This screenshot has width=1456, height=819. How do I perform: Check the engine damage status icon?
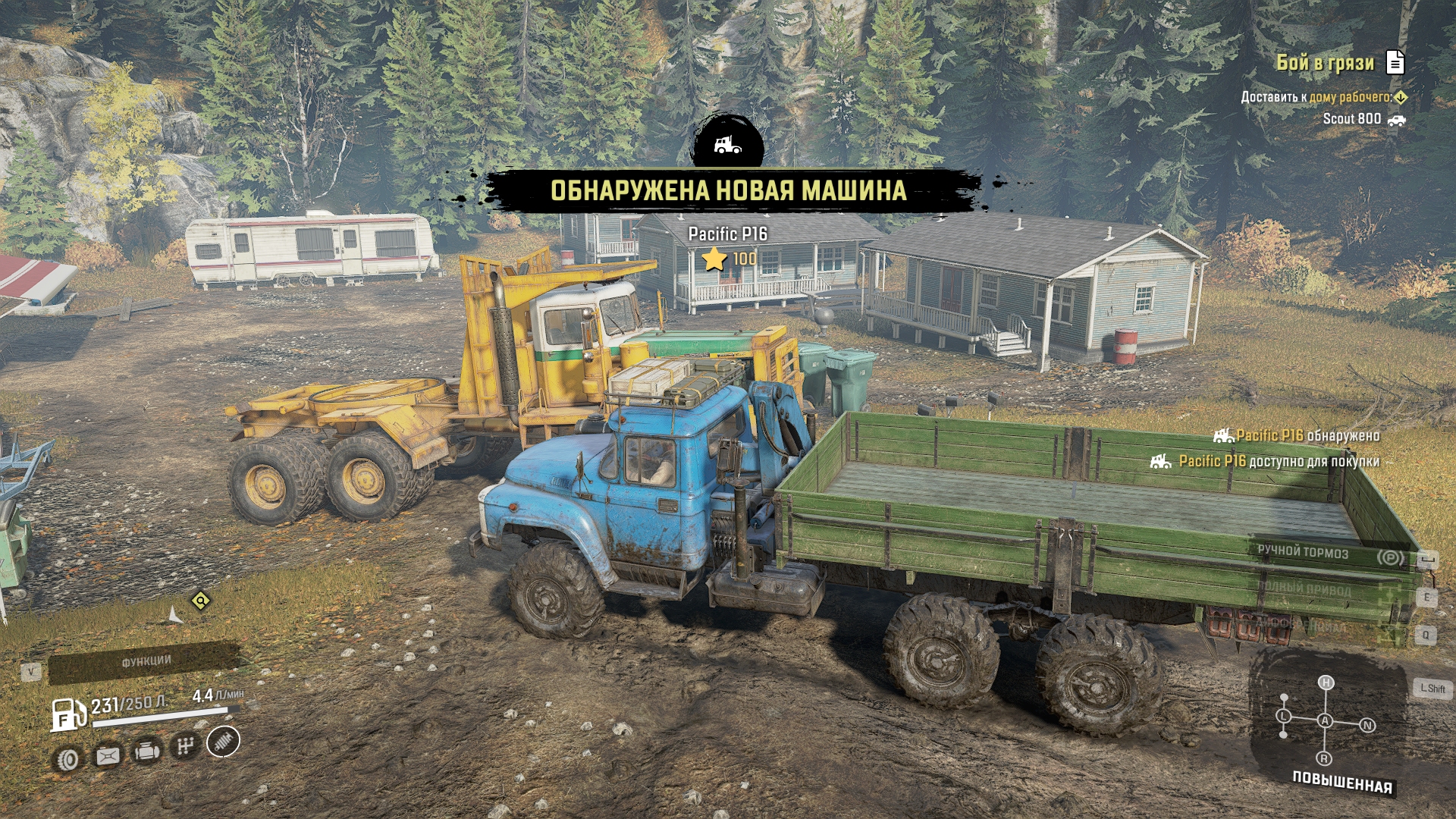point(146,752)
